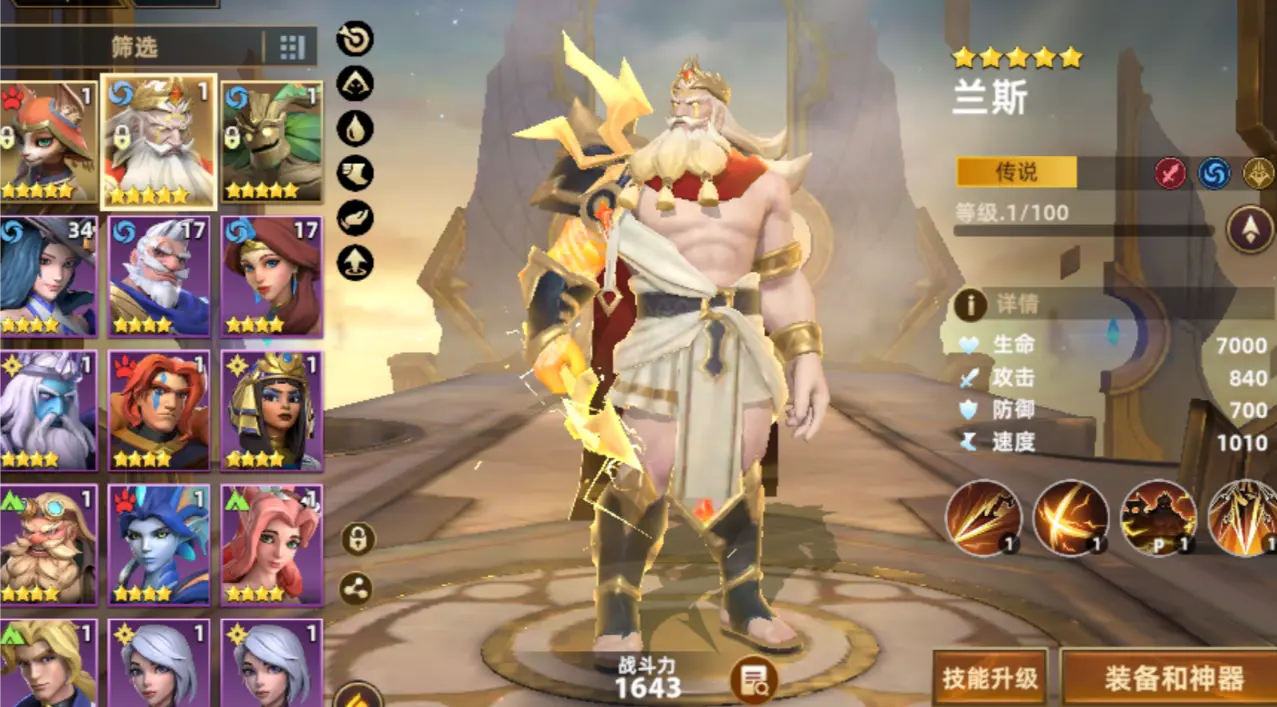Select the pink-haired girl hero portrait
Screen dimensions: 1277x707
(271, 544)
